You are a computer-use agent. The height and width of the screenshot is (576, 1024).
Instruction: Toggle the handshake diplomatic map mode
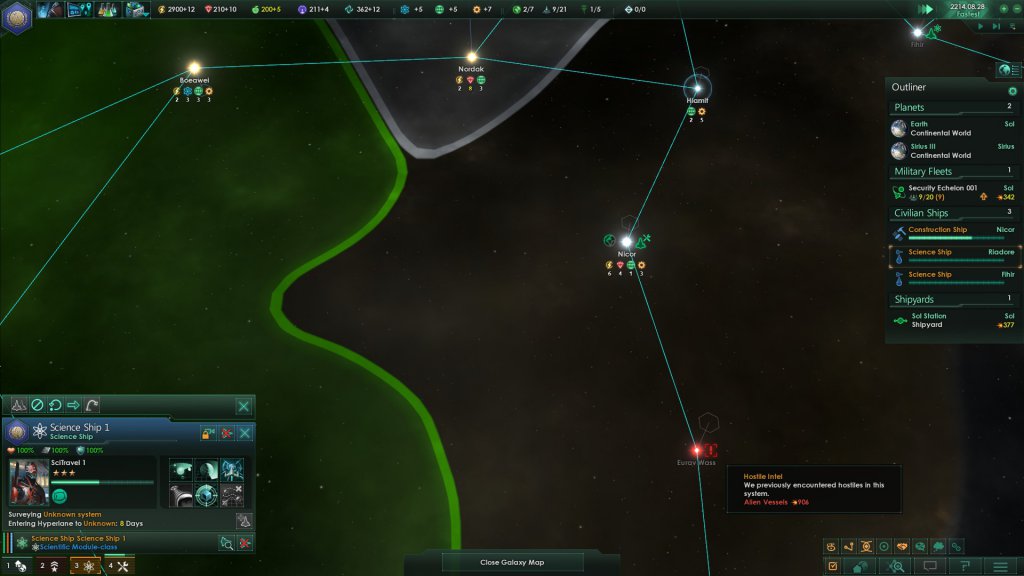(904, 546)
